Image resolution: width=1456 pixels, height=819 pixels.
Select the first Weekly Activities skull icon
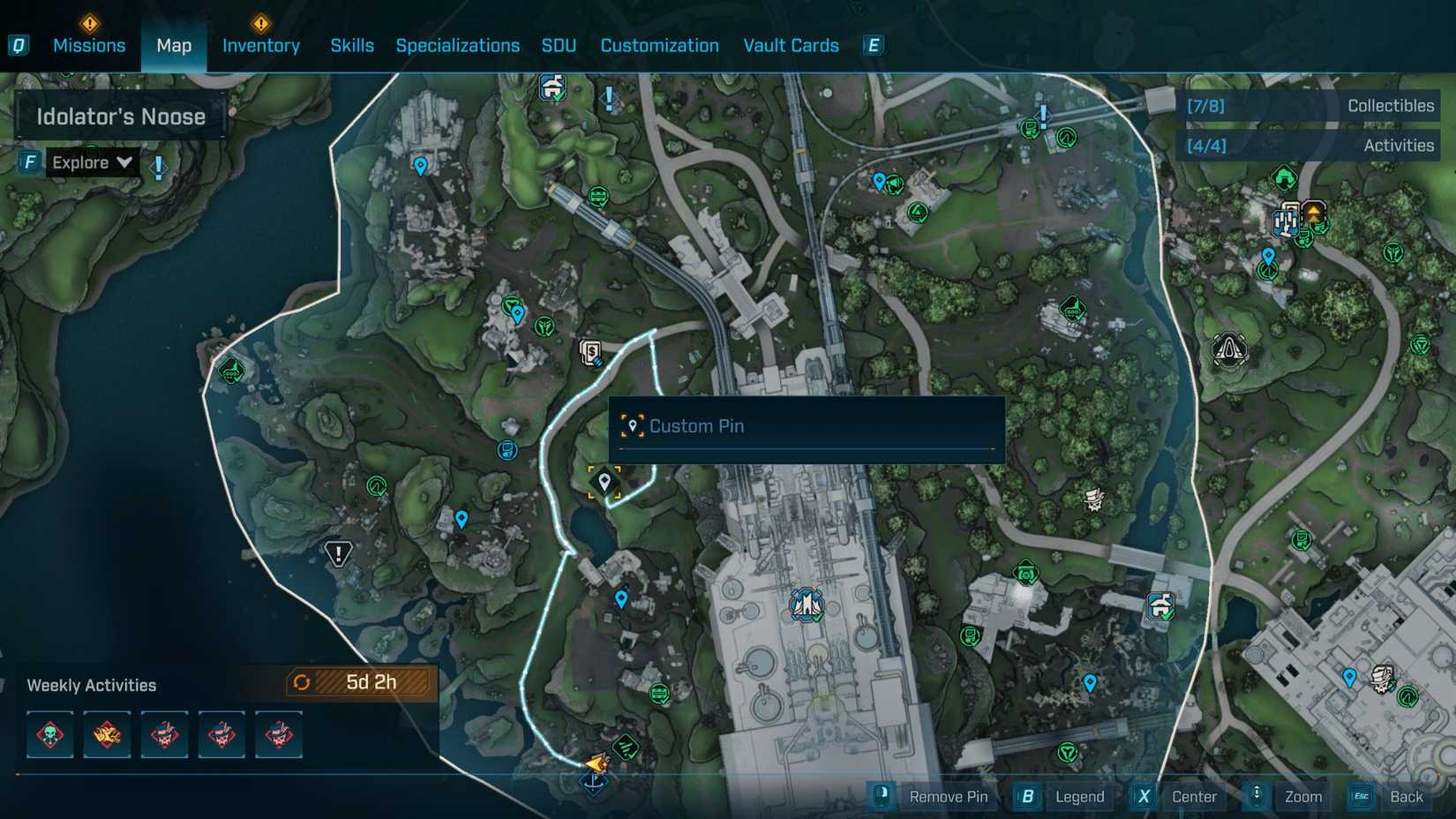pyautogui.click(x=49, y=734)
